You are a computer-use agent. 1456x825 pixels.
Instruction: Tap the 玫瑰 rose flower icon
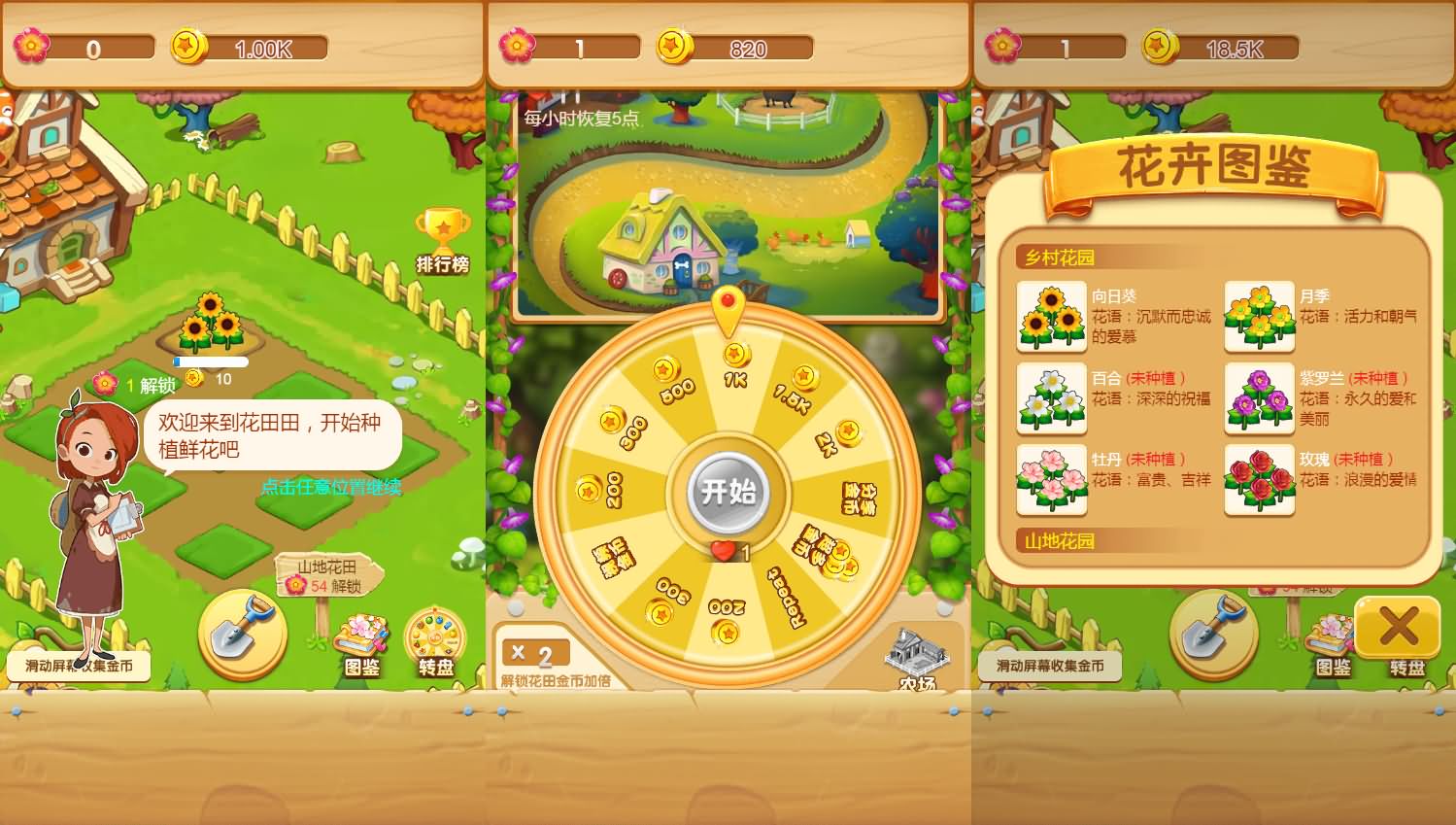(1258, 480)
